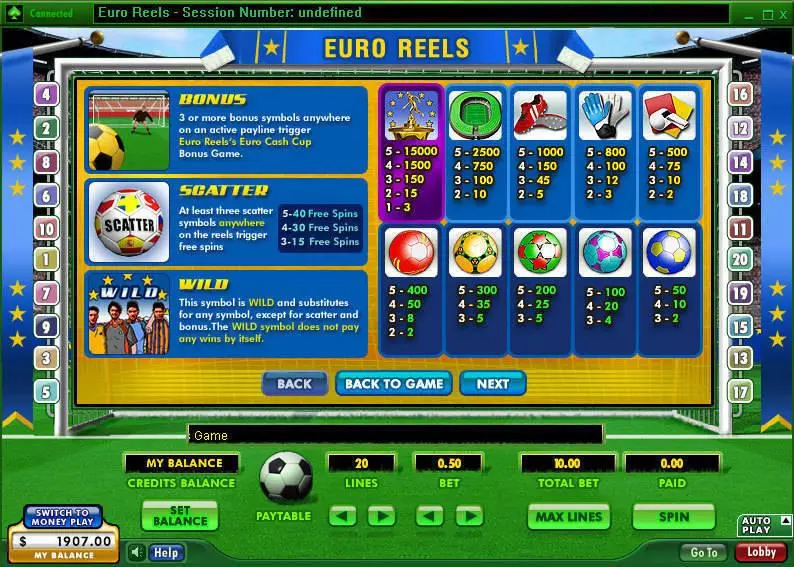Return to the Lobby
The height and width of the screenshot is (567, 794).
761,552
